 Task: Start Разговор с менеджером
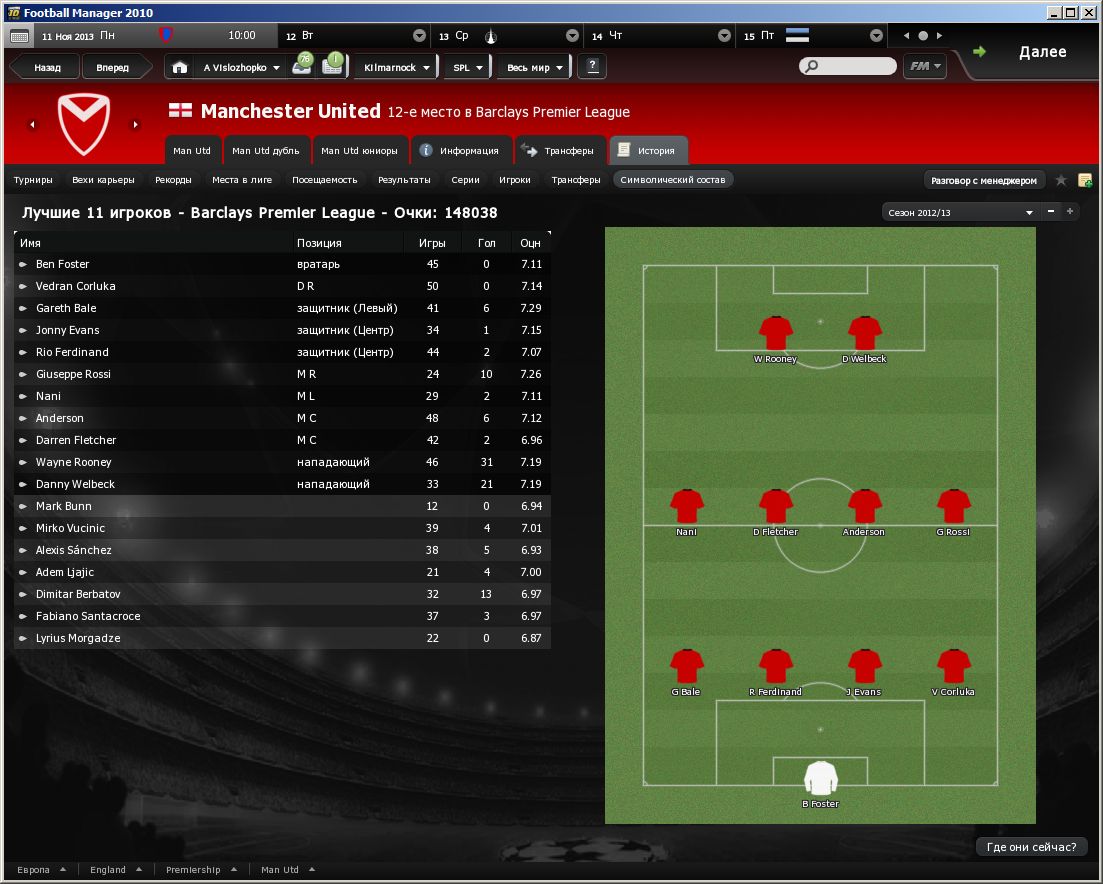coord(984,180)
